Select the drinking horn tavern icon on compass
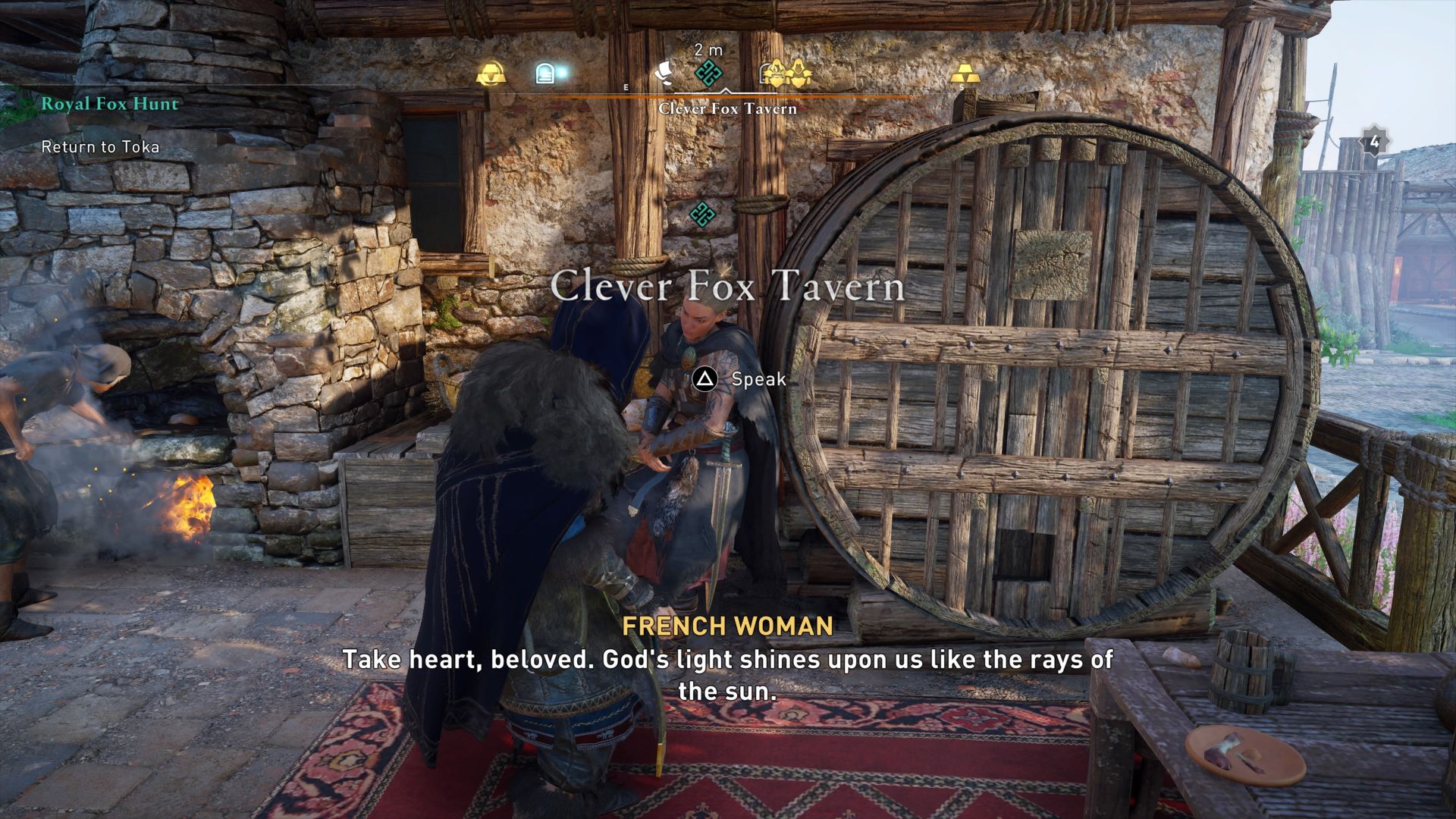This screenshot has width=1456, height=819. tap(489, 73)
